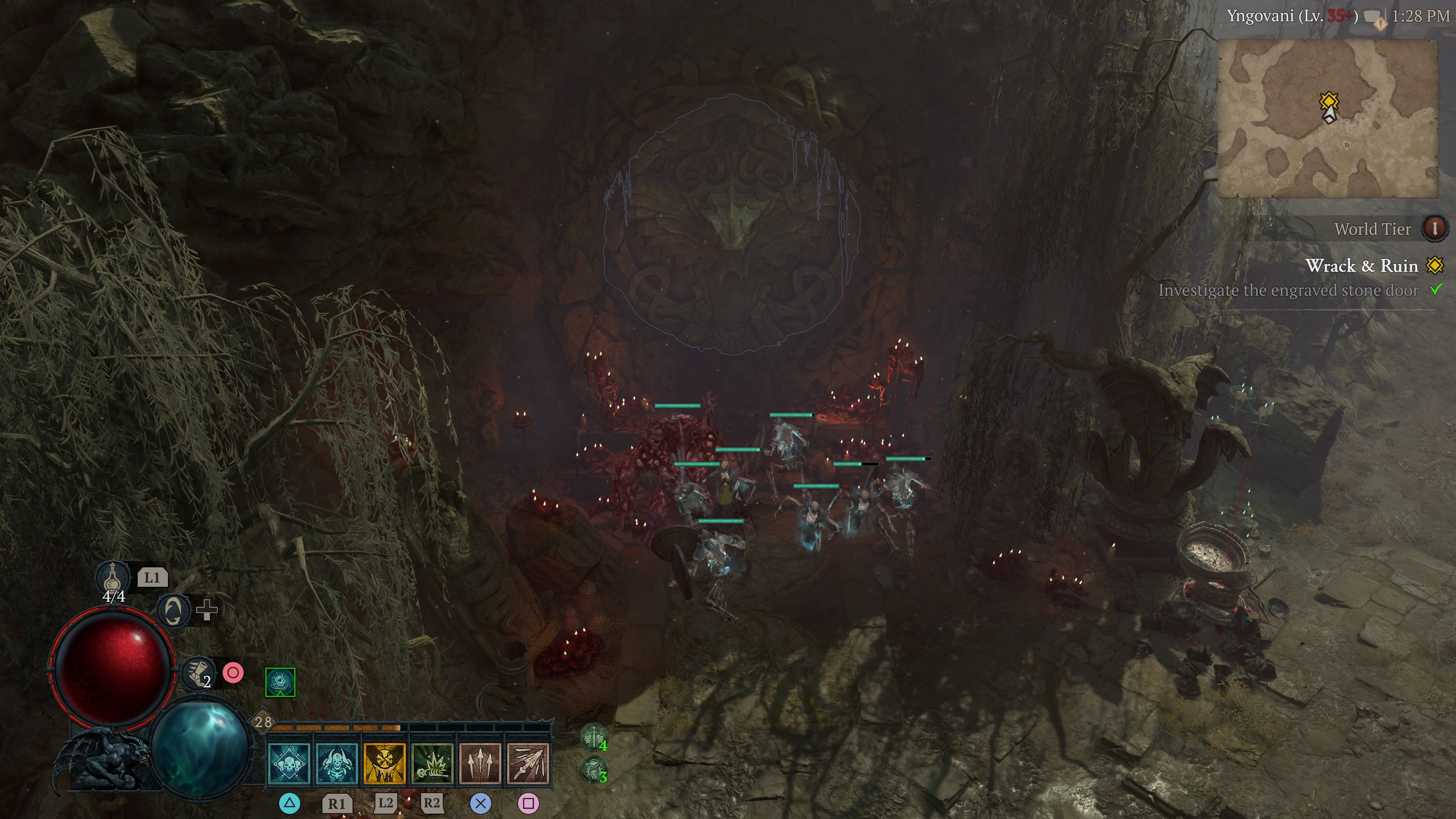Open the parchment minimap
Screen dimensions: 1456x819
point(1327,119)
